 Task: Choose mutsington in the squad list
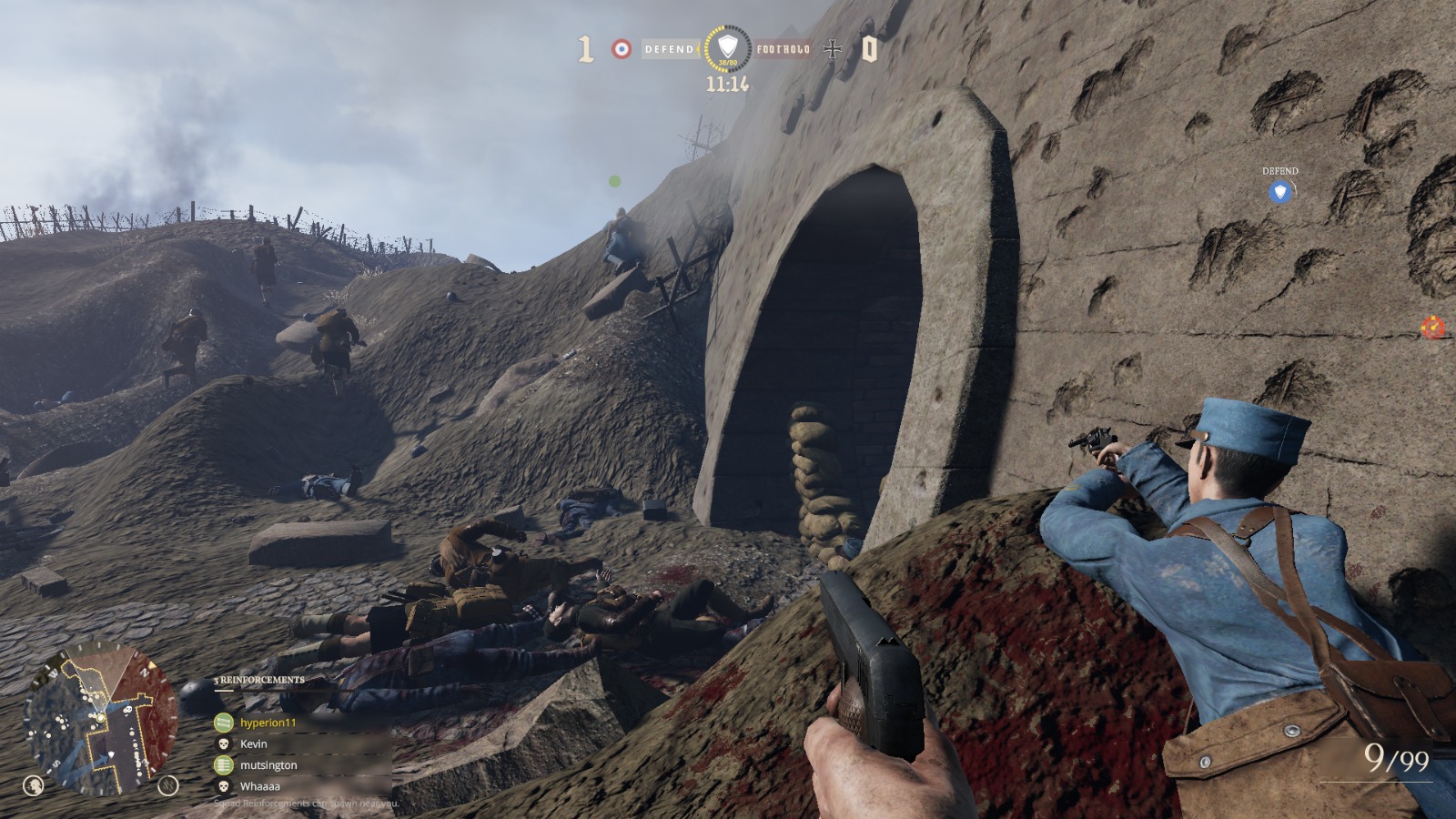point(268,765)
